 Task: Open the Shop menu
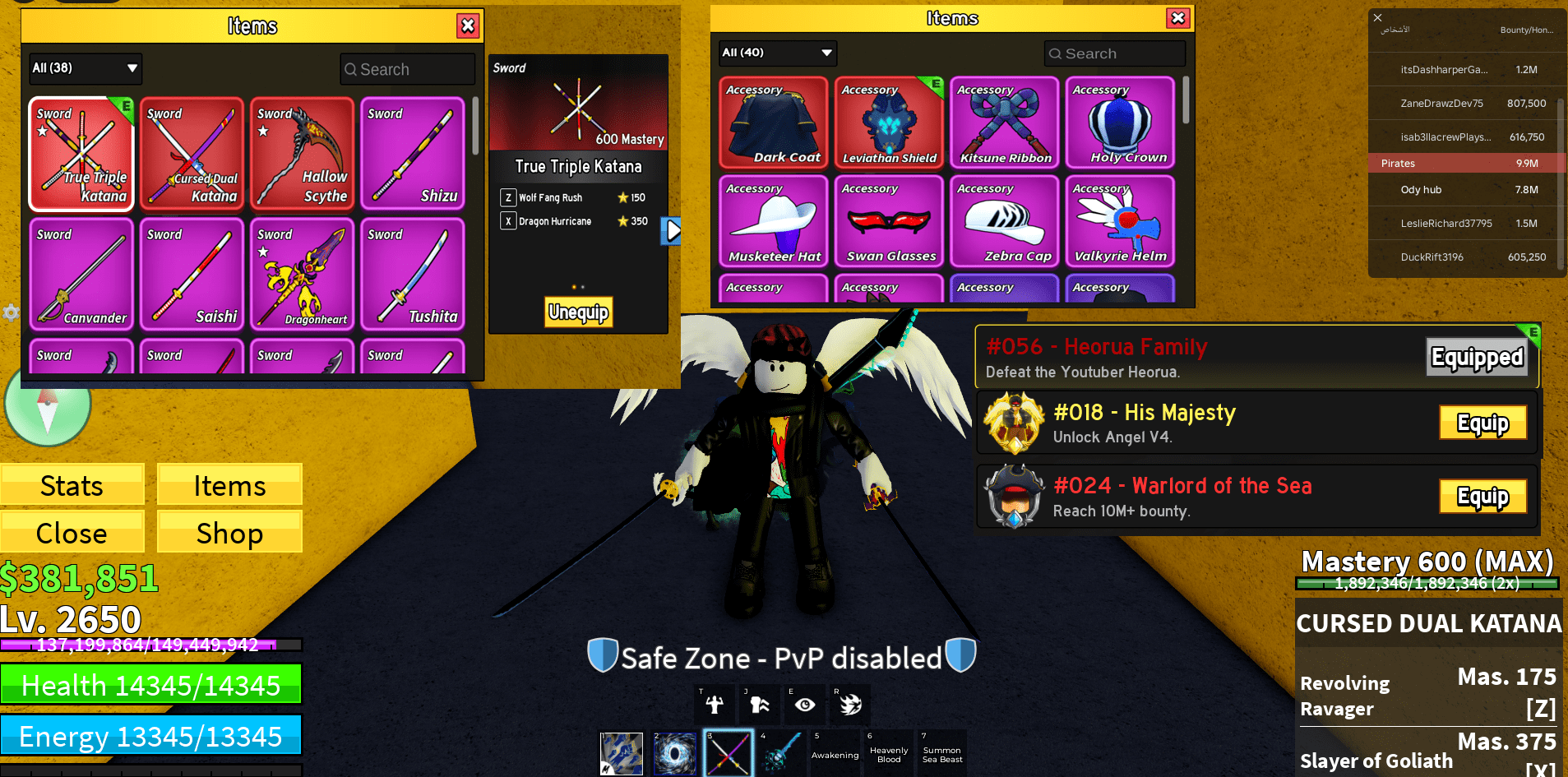tap(229, 533)
